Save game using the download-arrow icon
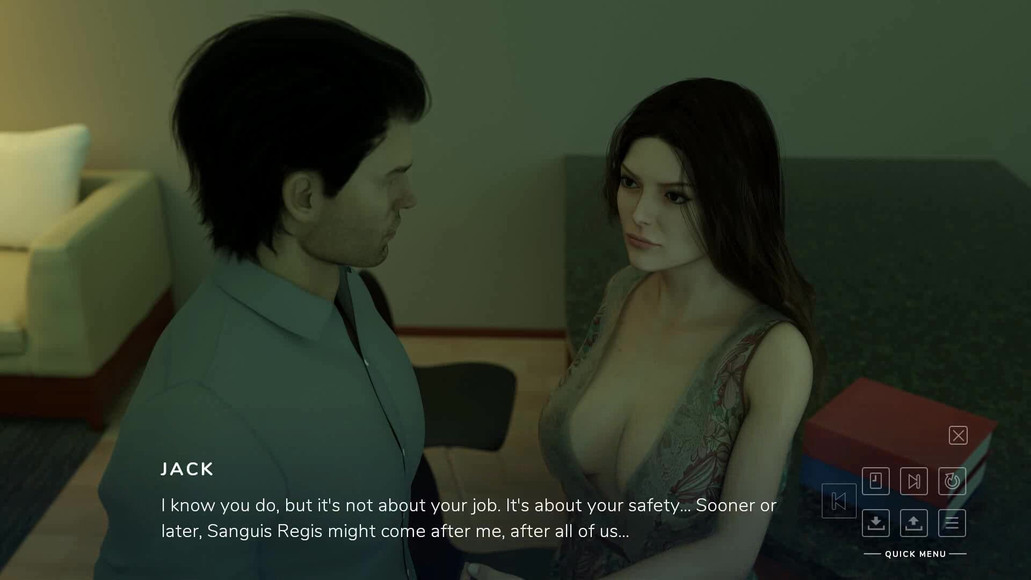The height and width of the screenshot is (580, 1031). tap(875, 522)
